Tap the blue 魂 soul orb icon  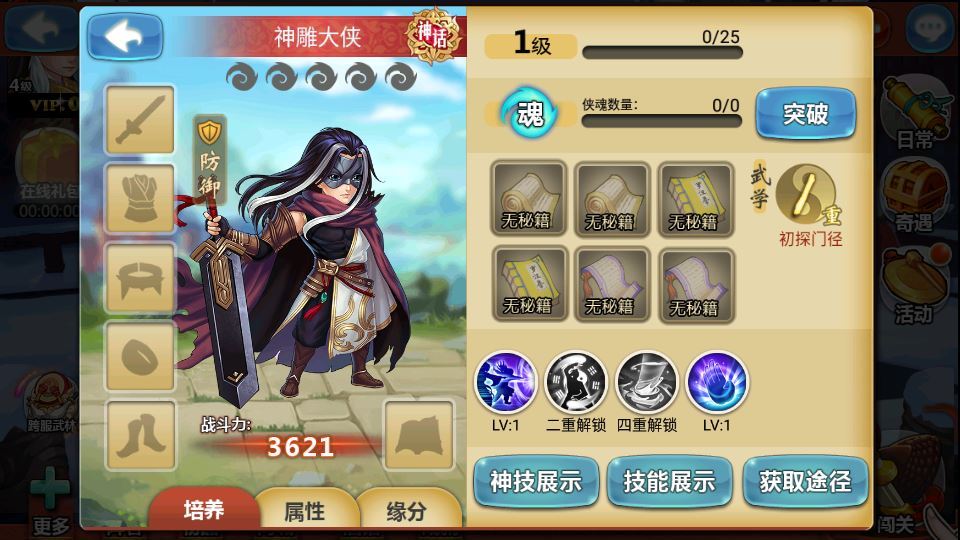(x=529, y=114)
